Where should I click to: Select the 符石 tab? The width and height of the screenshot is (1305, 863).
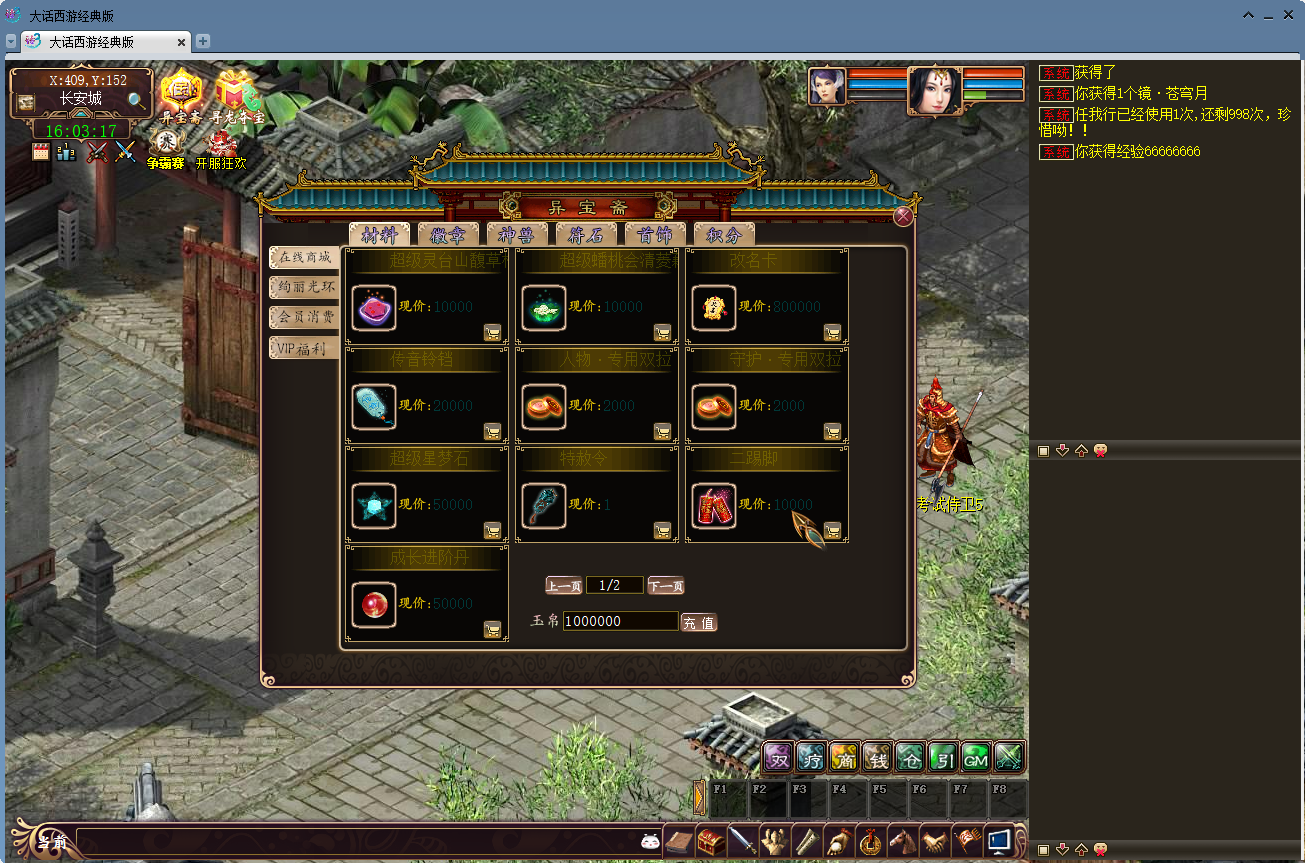pyautogui.click(x=586, y=235)
